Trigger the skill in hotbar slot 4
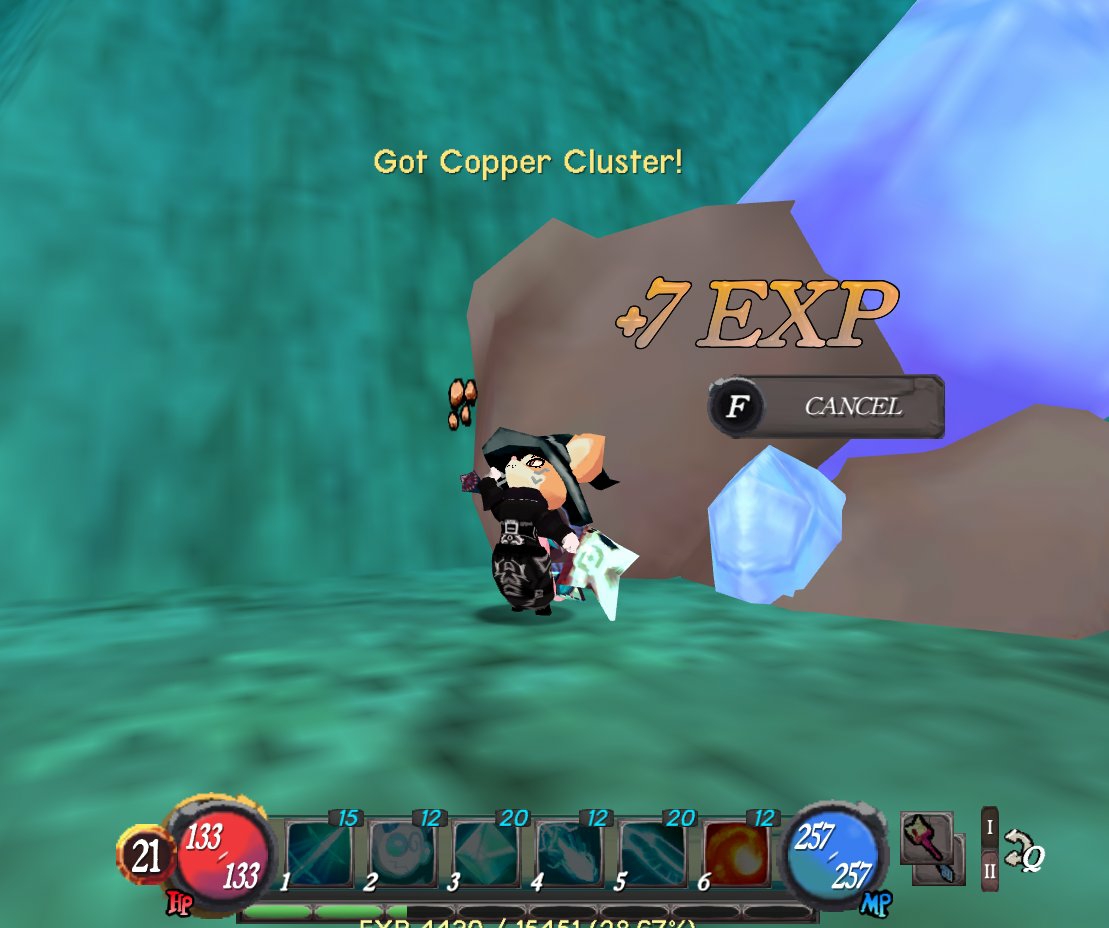Image resolution: width=1109 pixels, height=928 pixels. [569, 852]
